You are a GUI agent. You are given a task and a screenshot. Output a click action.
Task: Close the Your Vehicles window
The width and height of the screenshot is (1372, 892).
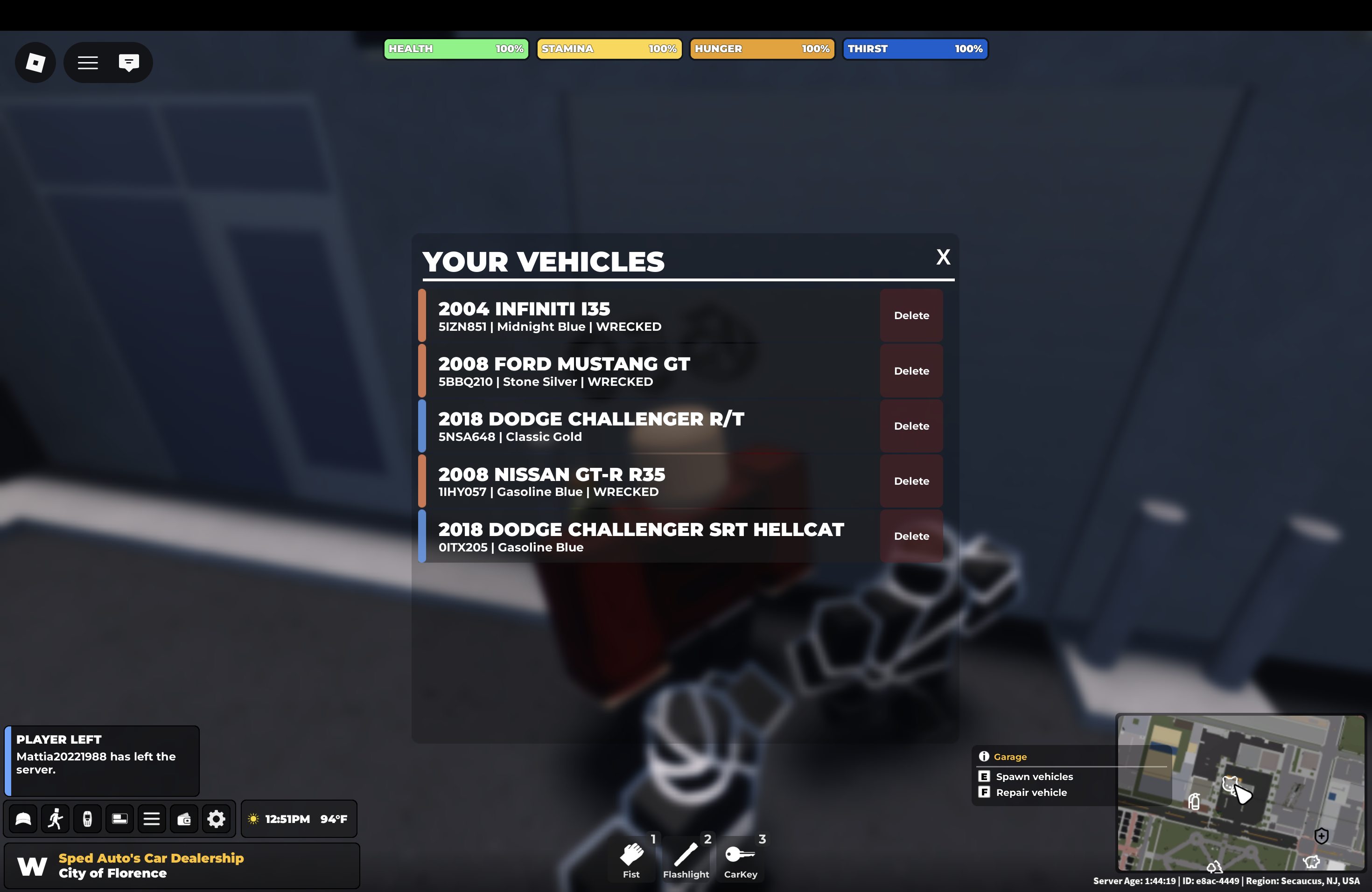point(943,257)
